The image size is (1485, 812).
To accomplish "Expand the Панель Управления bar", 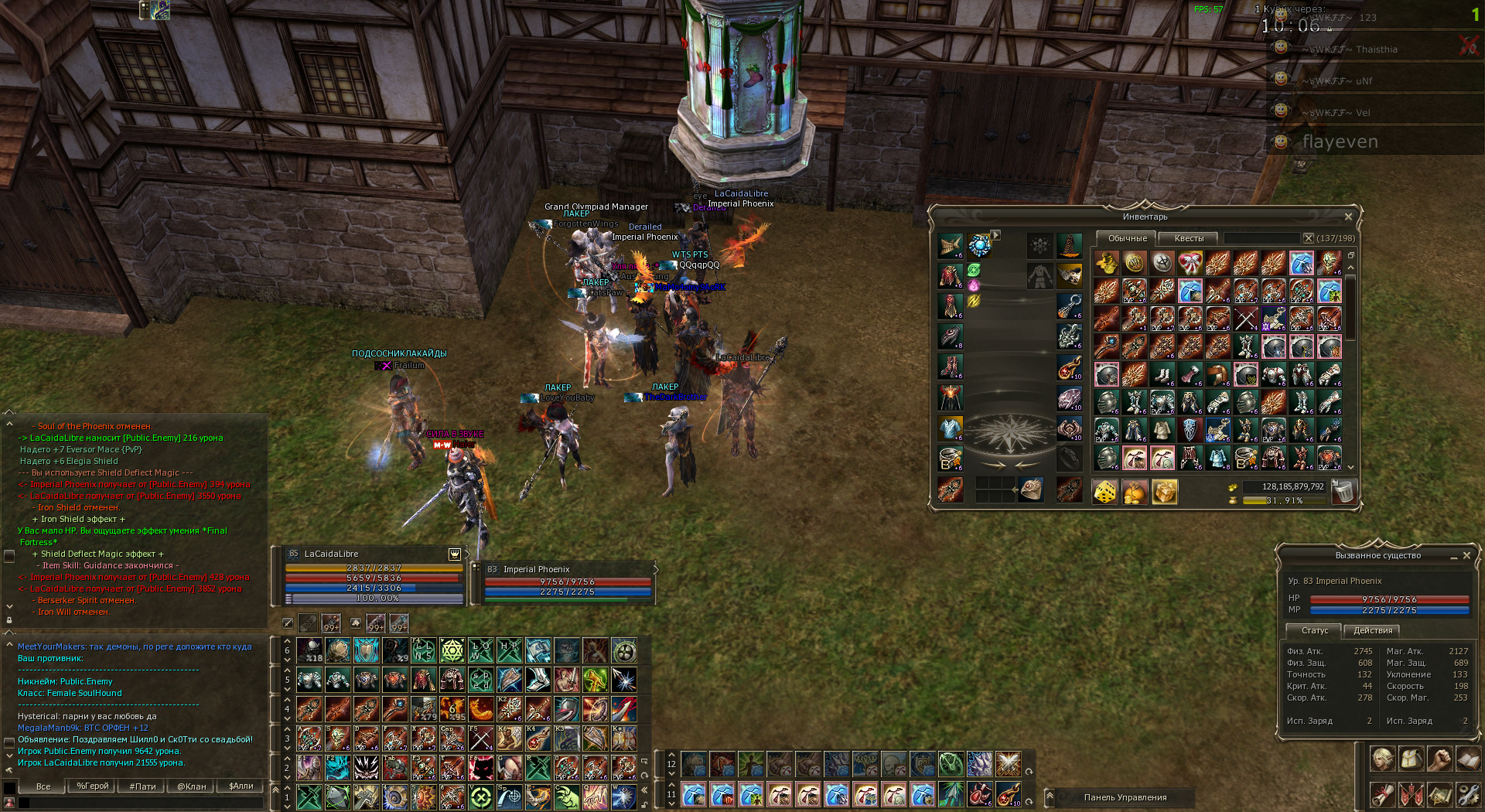I will pos(1050,796).
